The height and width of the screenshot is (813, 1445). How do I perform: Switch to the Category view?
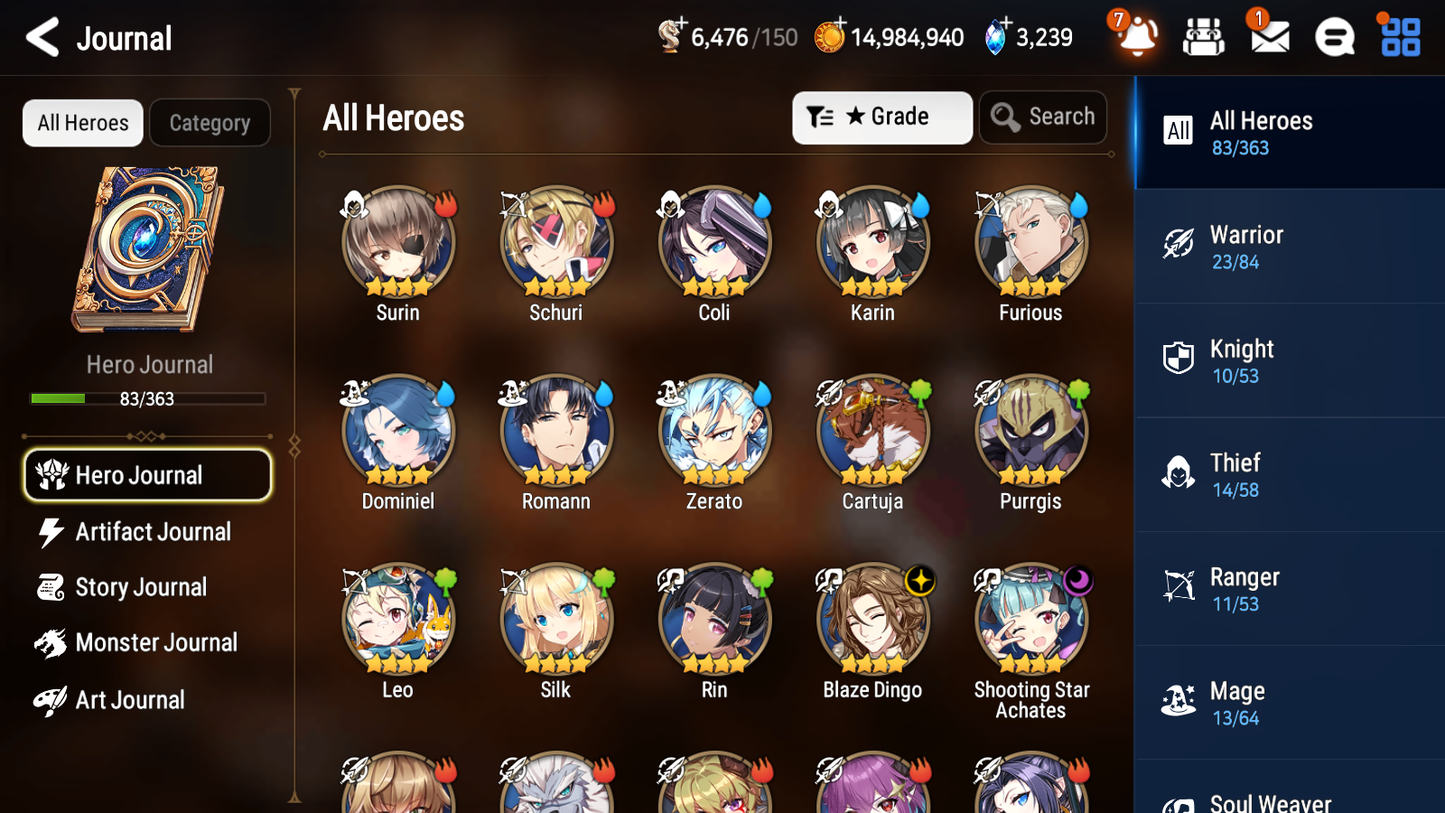210,122
